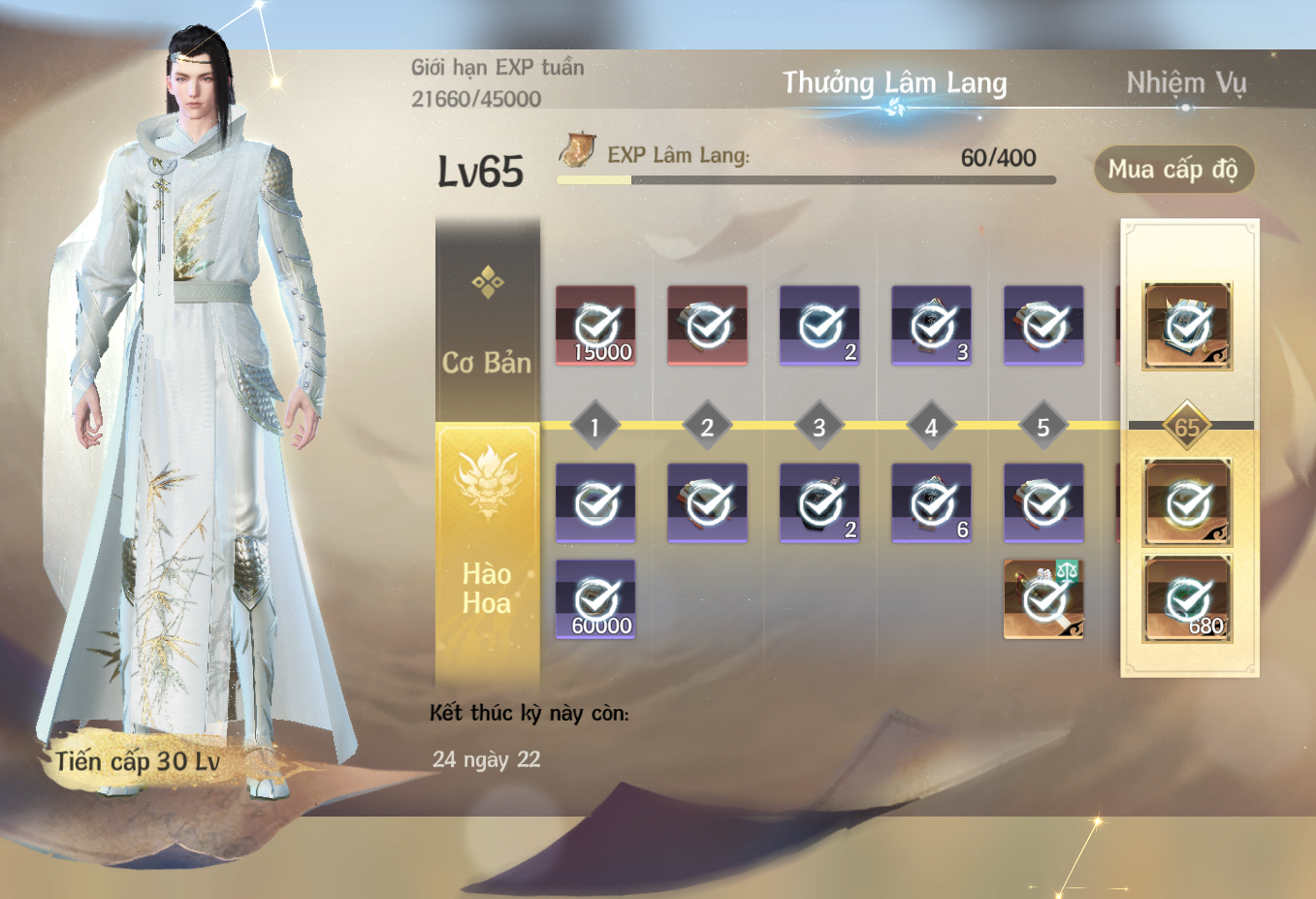Choose the top Cơ Bản level 65 reward
The image size is (1316, 899).
pyautogui.click(x=1187, y=326)
